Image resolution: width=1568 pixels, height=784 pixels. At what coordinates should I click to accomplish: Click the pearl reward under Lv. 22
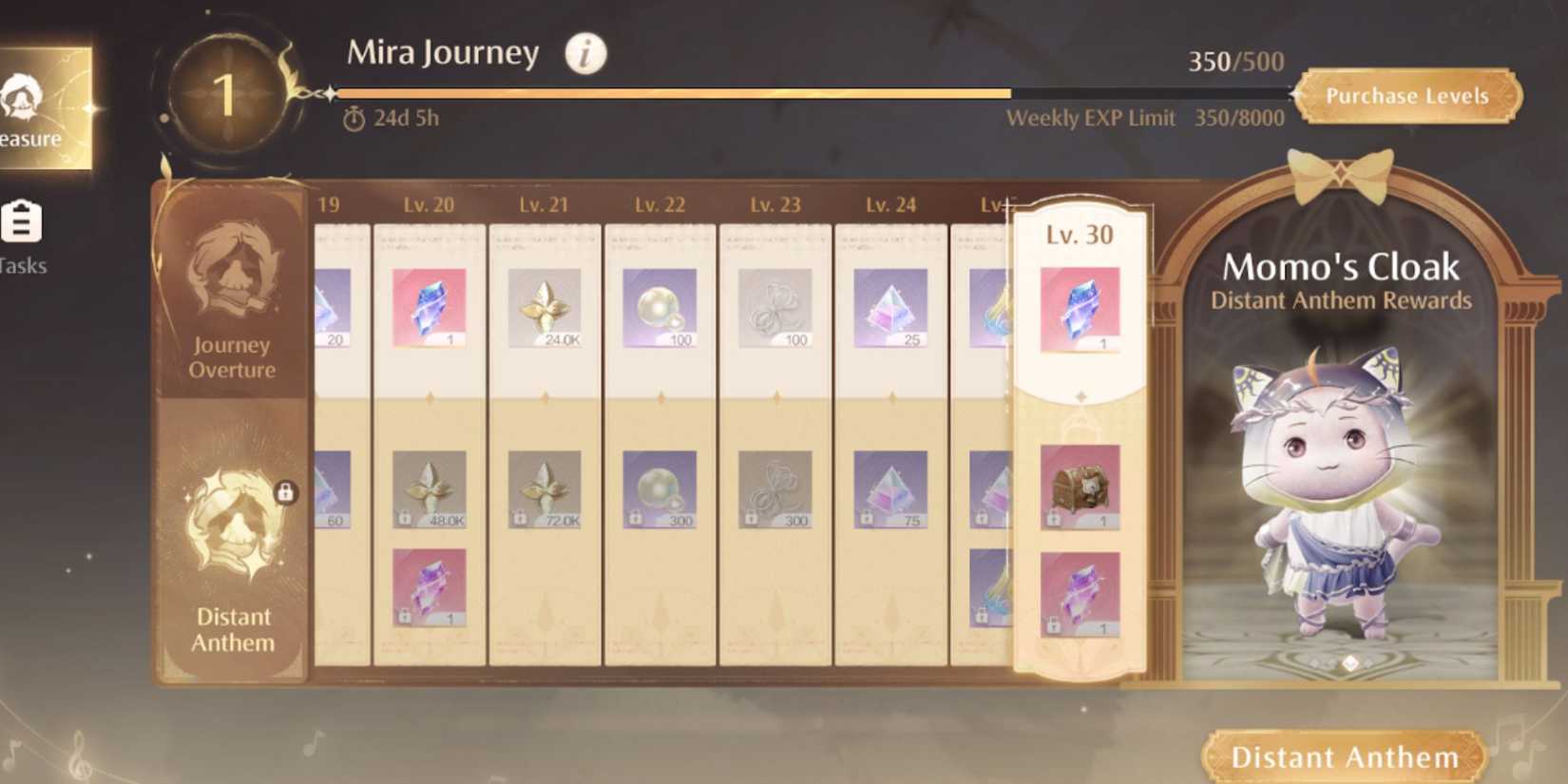pyautogui.click(x=659, y=306)
